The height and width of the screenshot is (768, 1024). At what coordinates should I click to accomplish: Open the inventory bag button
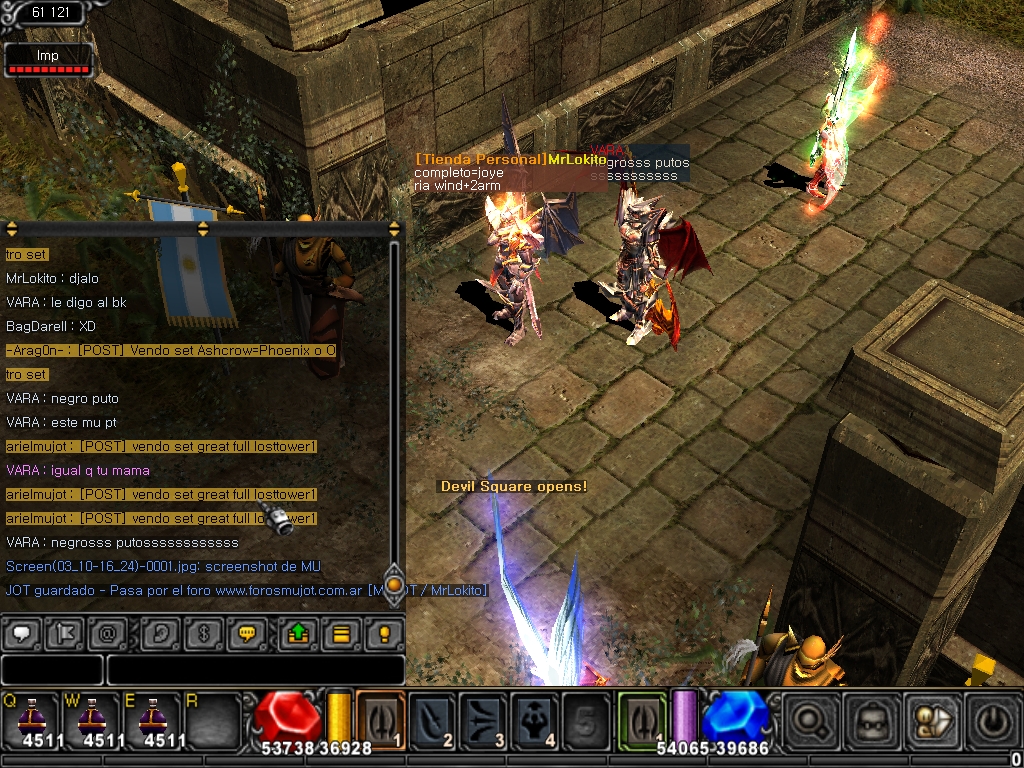pos(869,718)
